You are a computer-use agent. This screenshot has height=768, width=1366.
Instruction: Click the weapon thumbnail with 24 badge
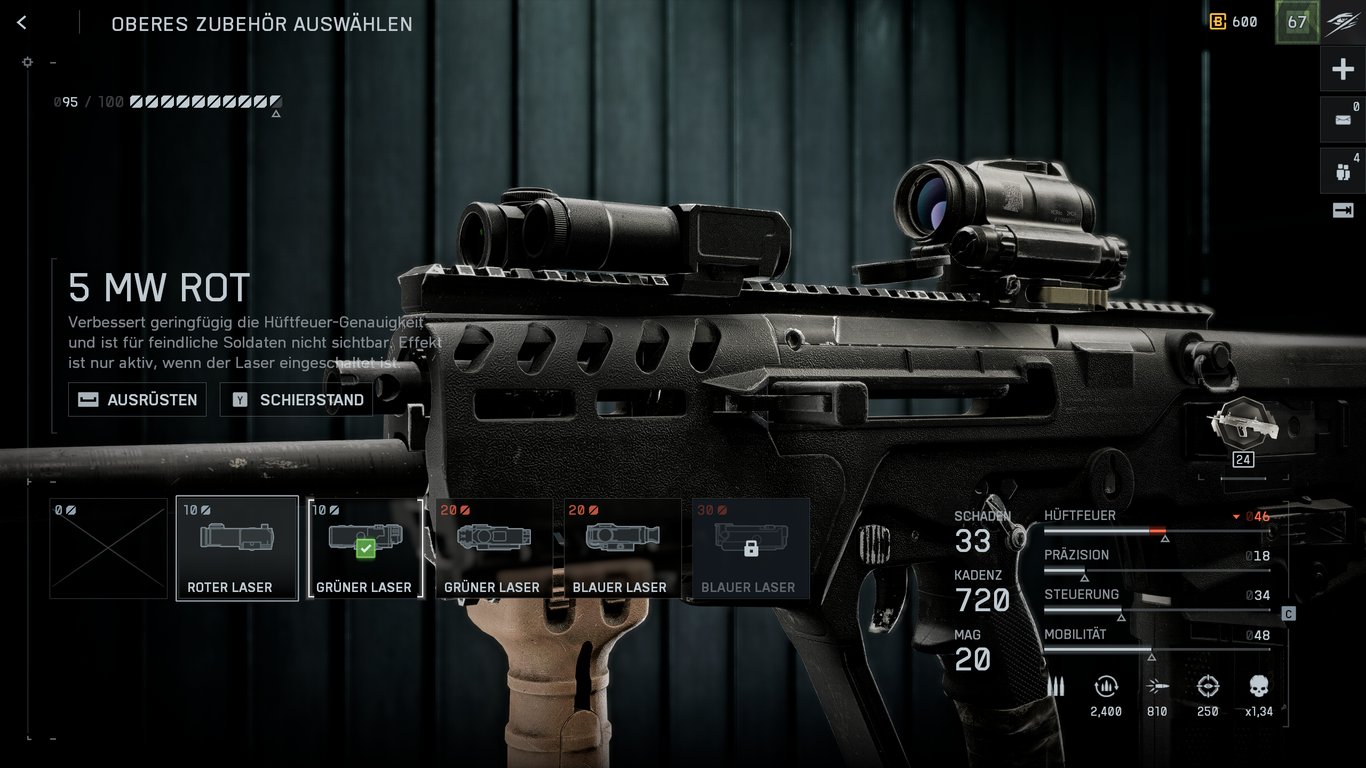tap(1242, 427)
